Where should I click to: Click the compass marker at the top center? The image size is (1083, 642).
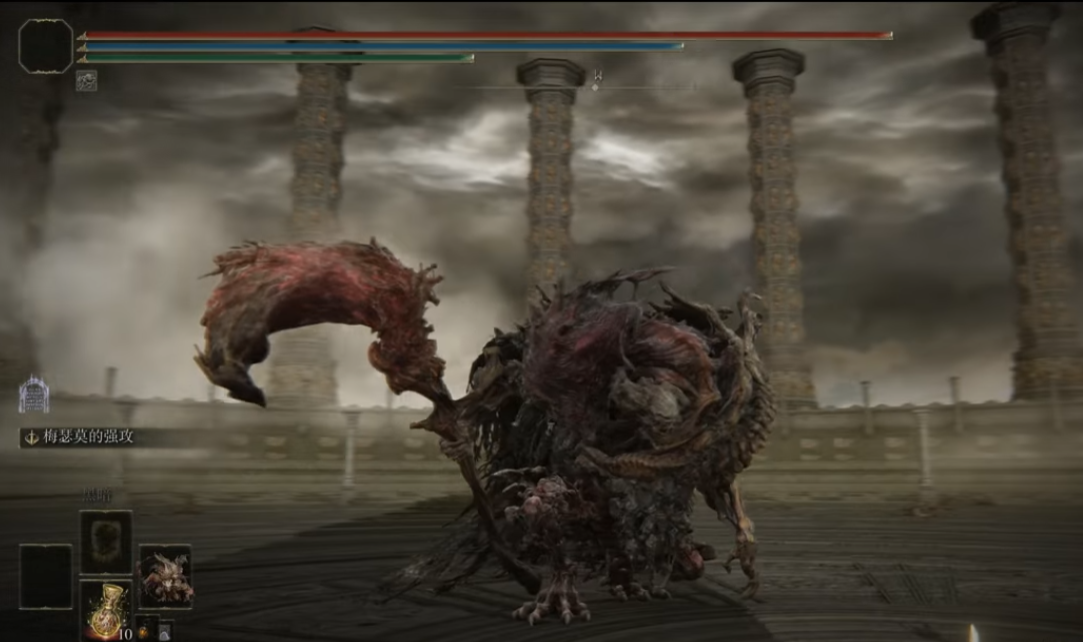point(596,79)
